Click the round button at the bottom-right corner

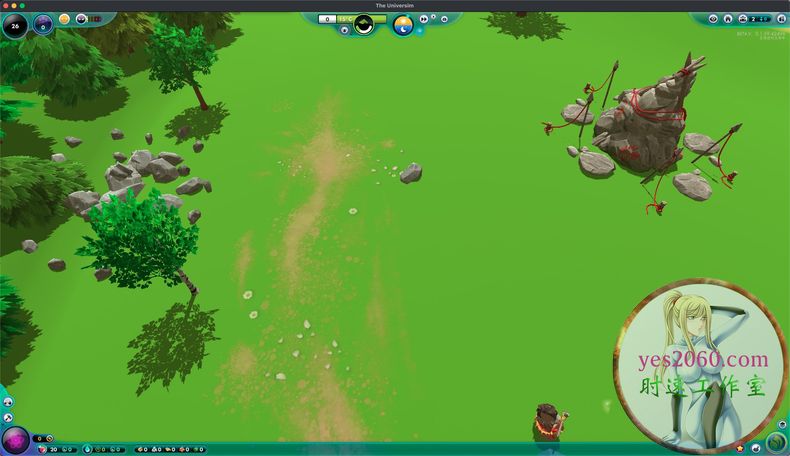[776, 442]
